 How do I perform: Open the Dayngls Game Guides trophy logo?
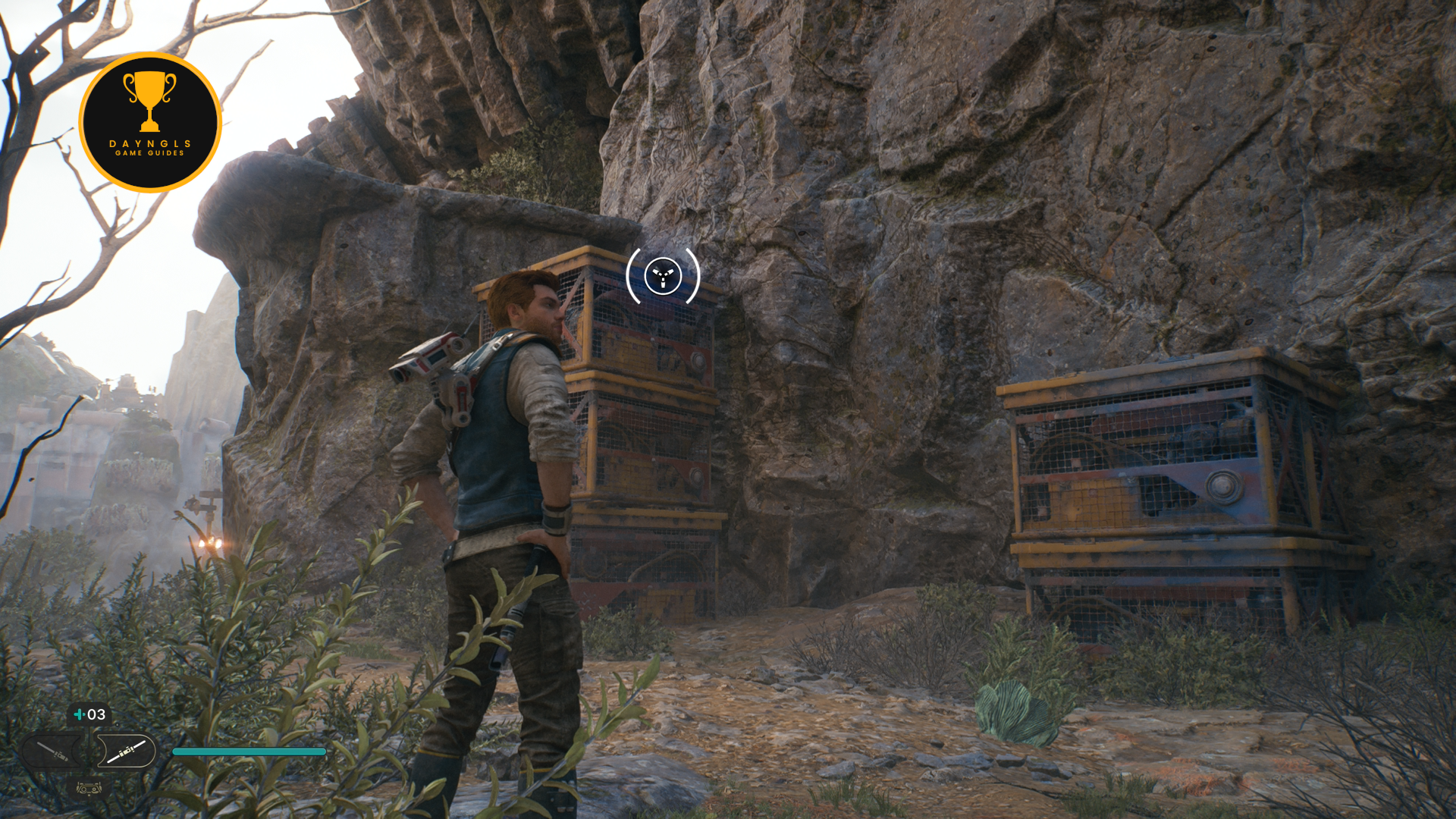pos(150,122)
